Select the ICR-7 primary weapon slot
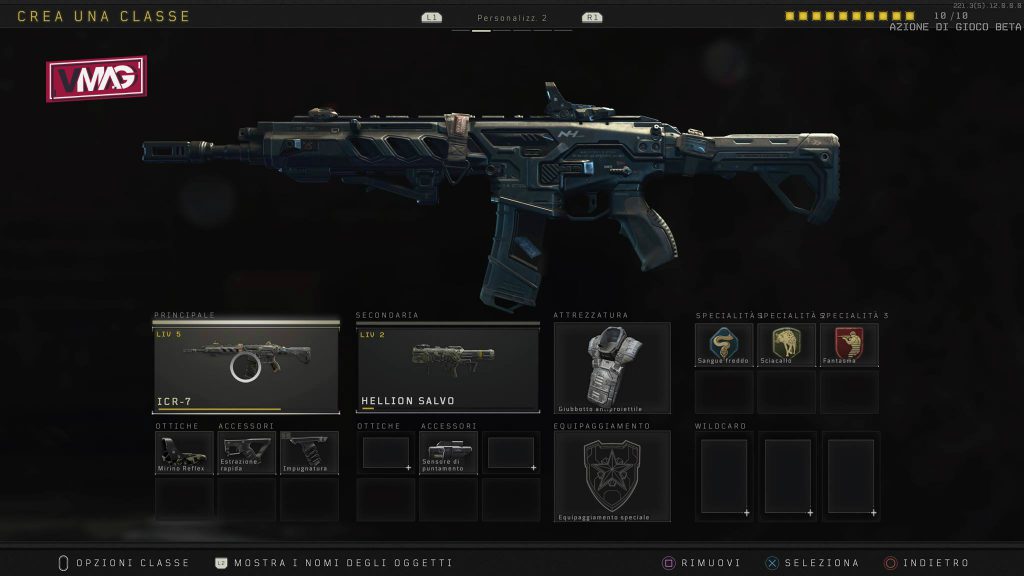1024x576 pixels. (x=246, y=366)
